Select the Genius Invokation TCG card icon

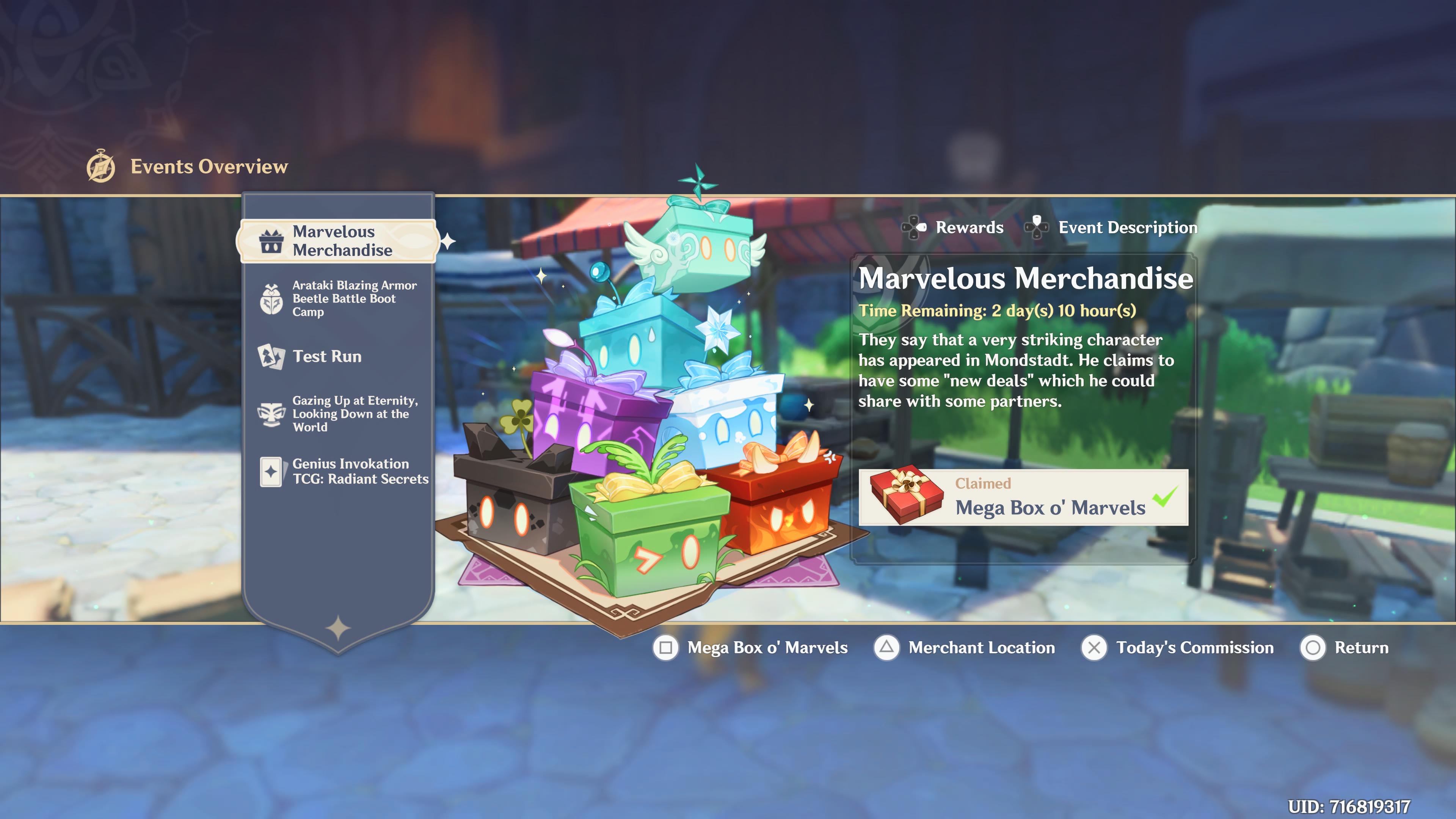(273, 472)
